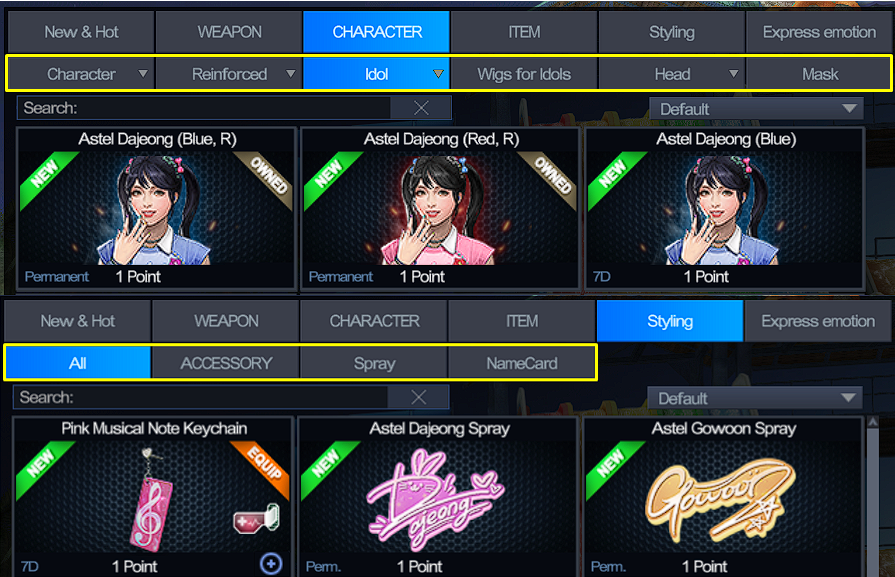This screenshot has height=577, width=895.
Task: Select the Idol sub-category
Action: pos(376,74)
